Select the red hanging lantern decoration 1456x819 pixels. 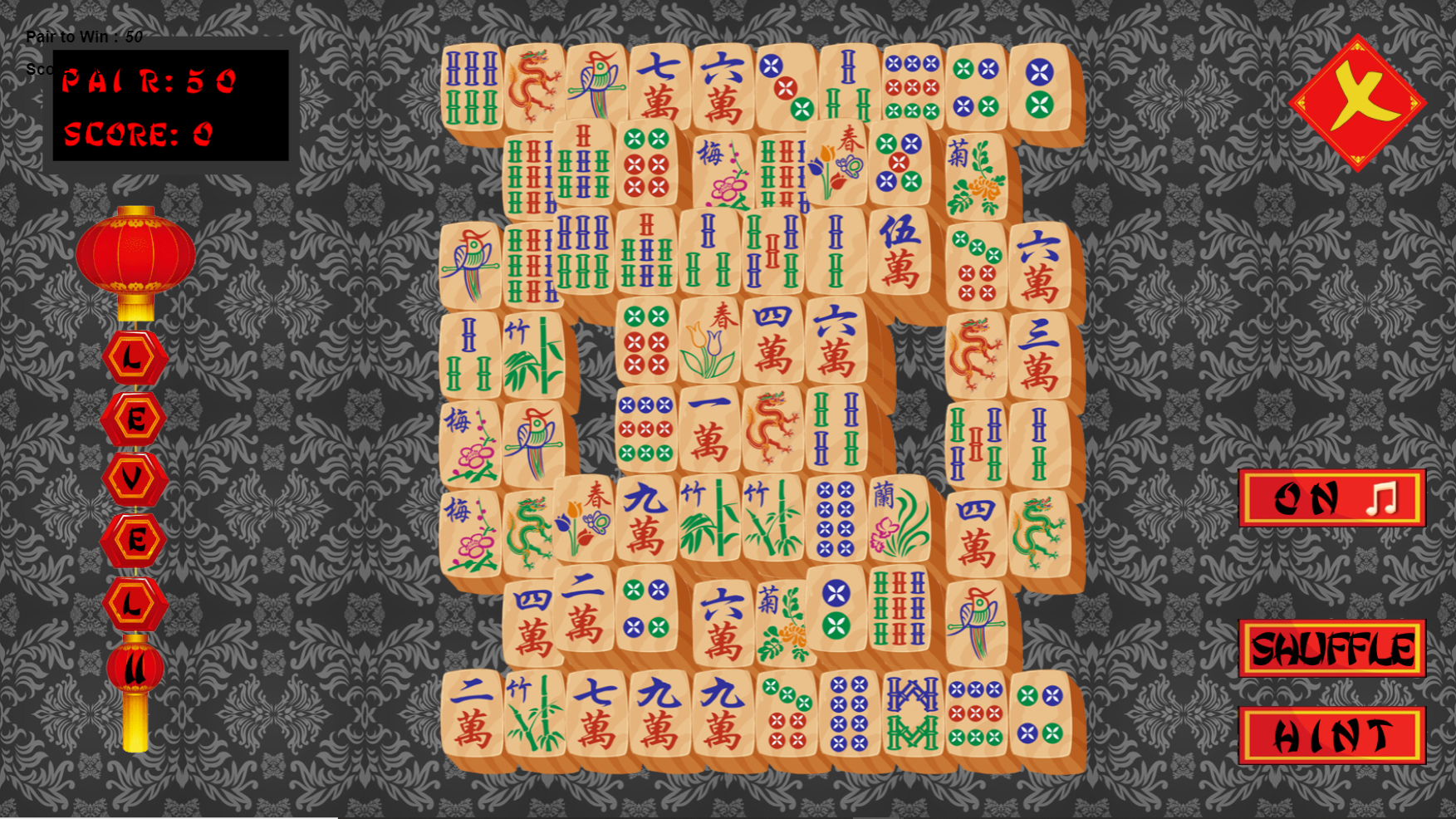(141, 253)
